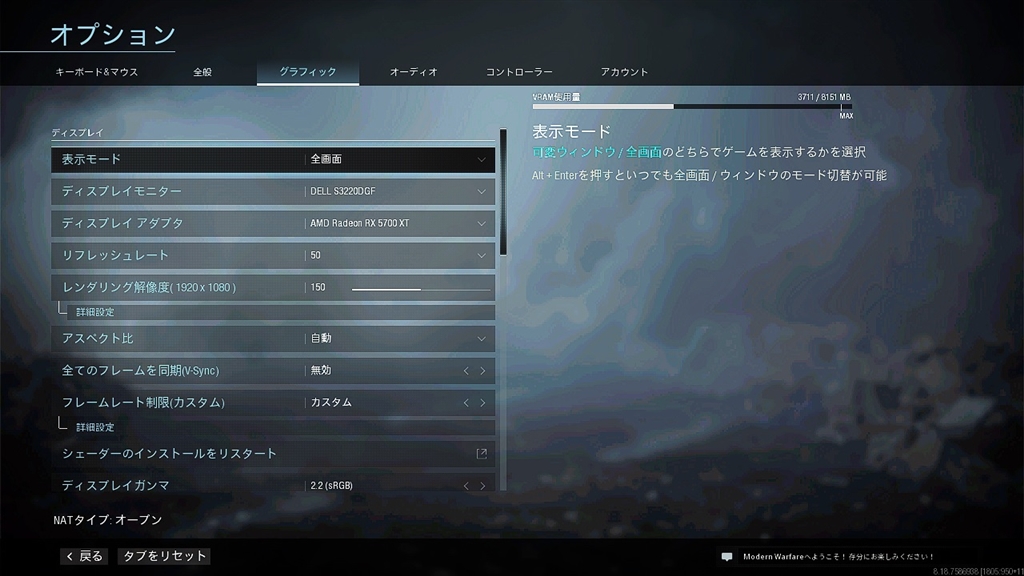Reset the tab with タブをリセット
This screenshot has width=1024, height=576.
164,556
